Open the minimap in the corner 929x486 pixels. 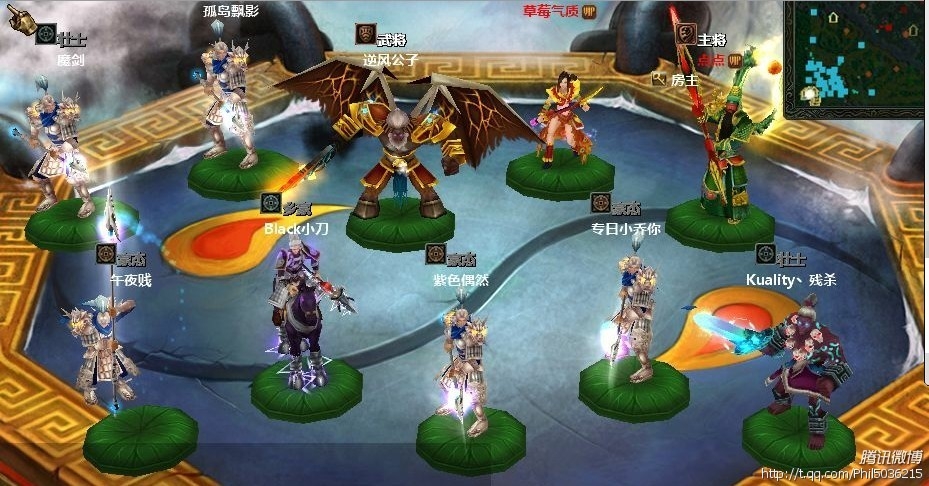coord(855,55)
